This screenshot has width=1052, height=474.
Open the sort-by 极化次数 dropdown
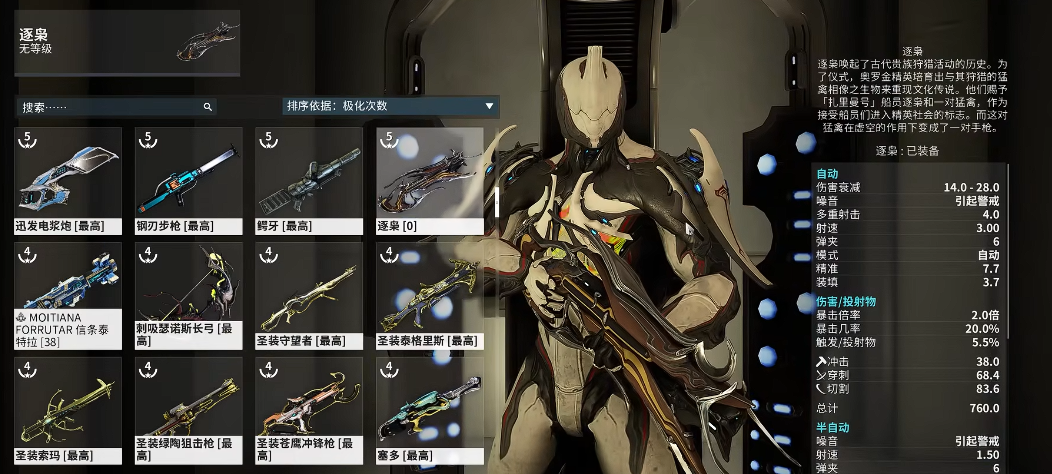coord(390,106)
